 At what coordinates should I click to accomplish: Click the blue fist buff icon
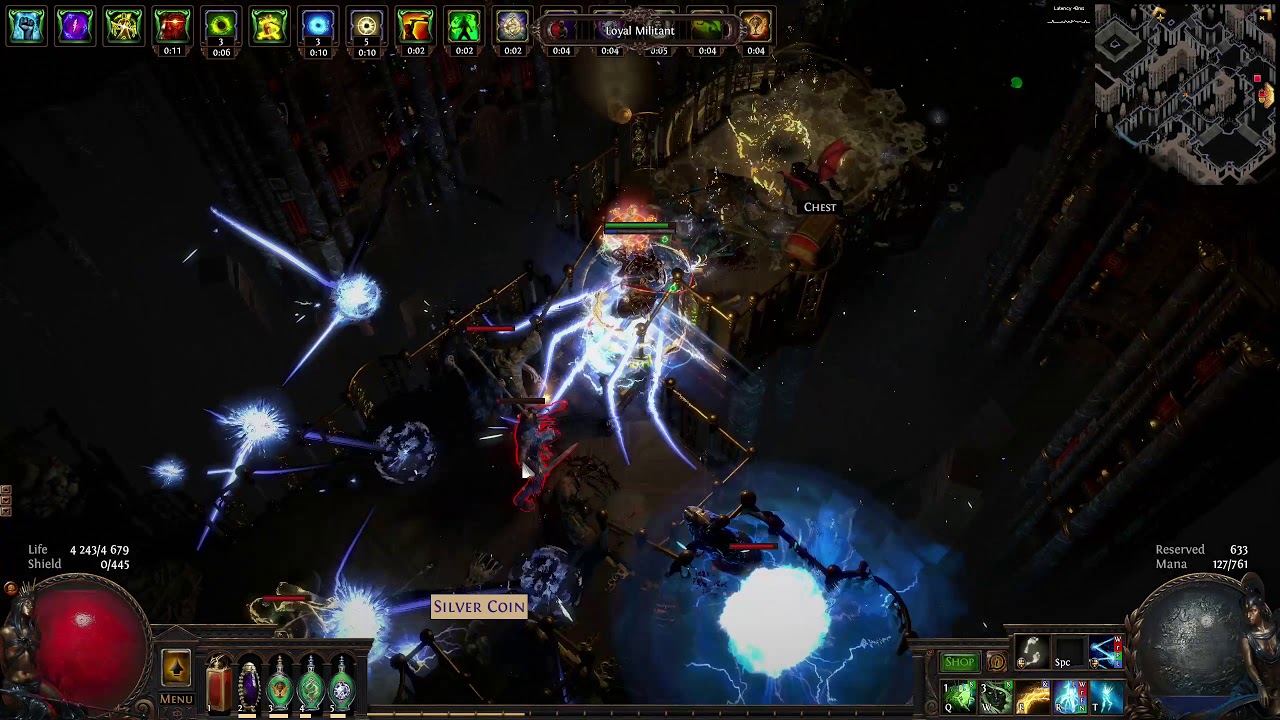(x=27, y=27)
